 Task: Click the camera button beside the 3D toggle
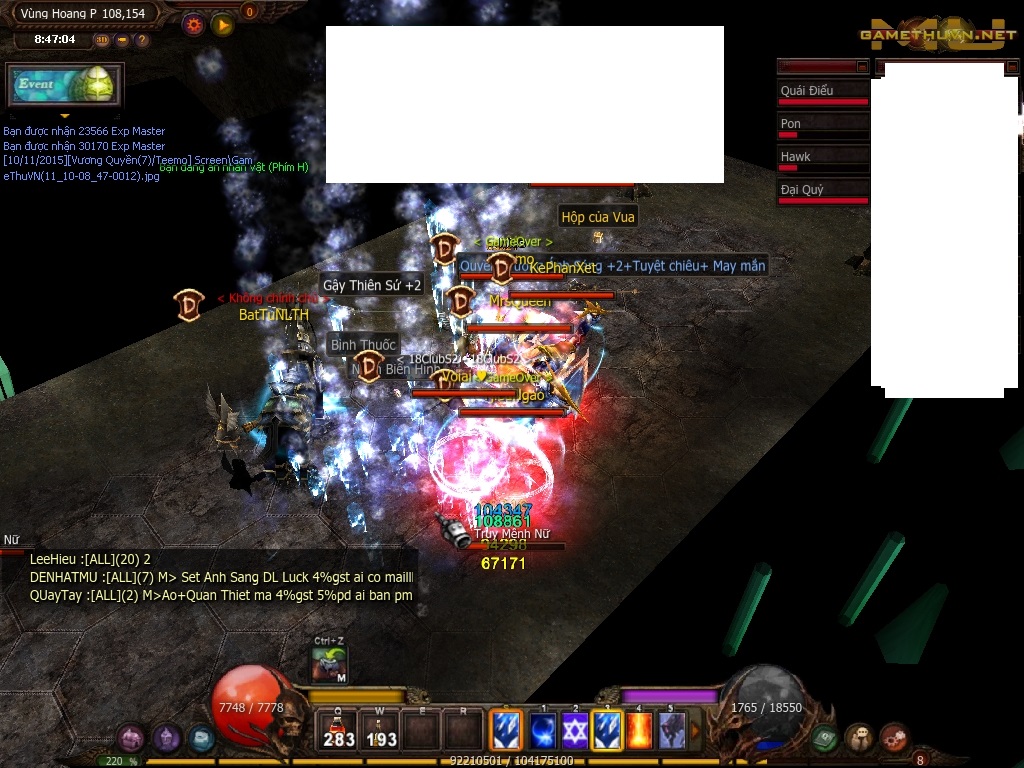pos(122,40)
